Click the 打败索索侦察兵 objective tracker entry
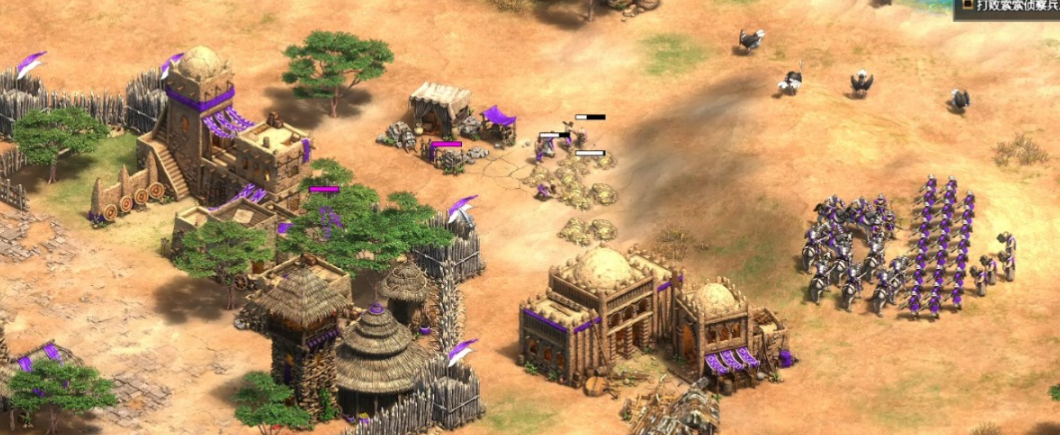1060x435 pixels. coord(1007,8)
